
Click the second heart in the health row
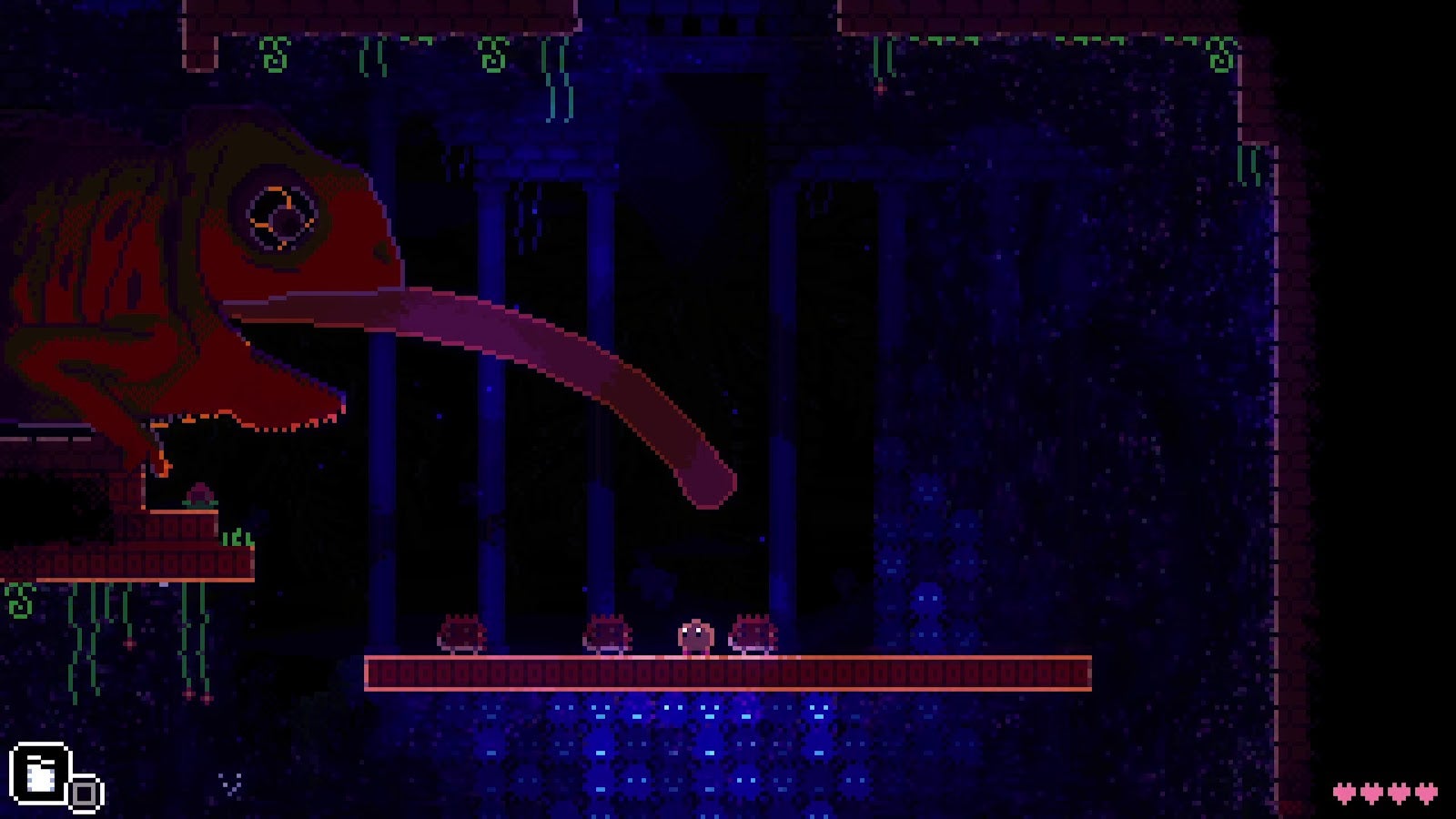(x=1372, y=791)
